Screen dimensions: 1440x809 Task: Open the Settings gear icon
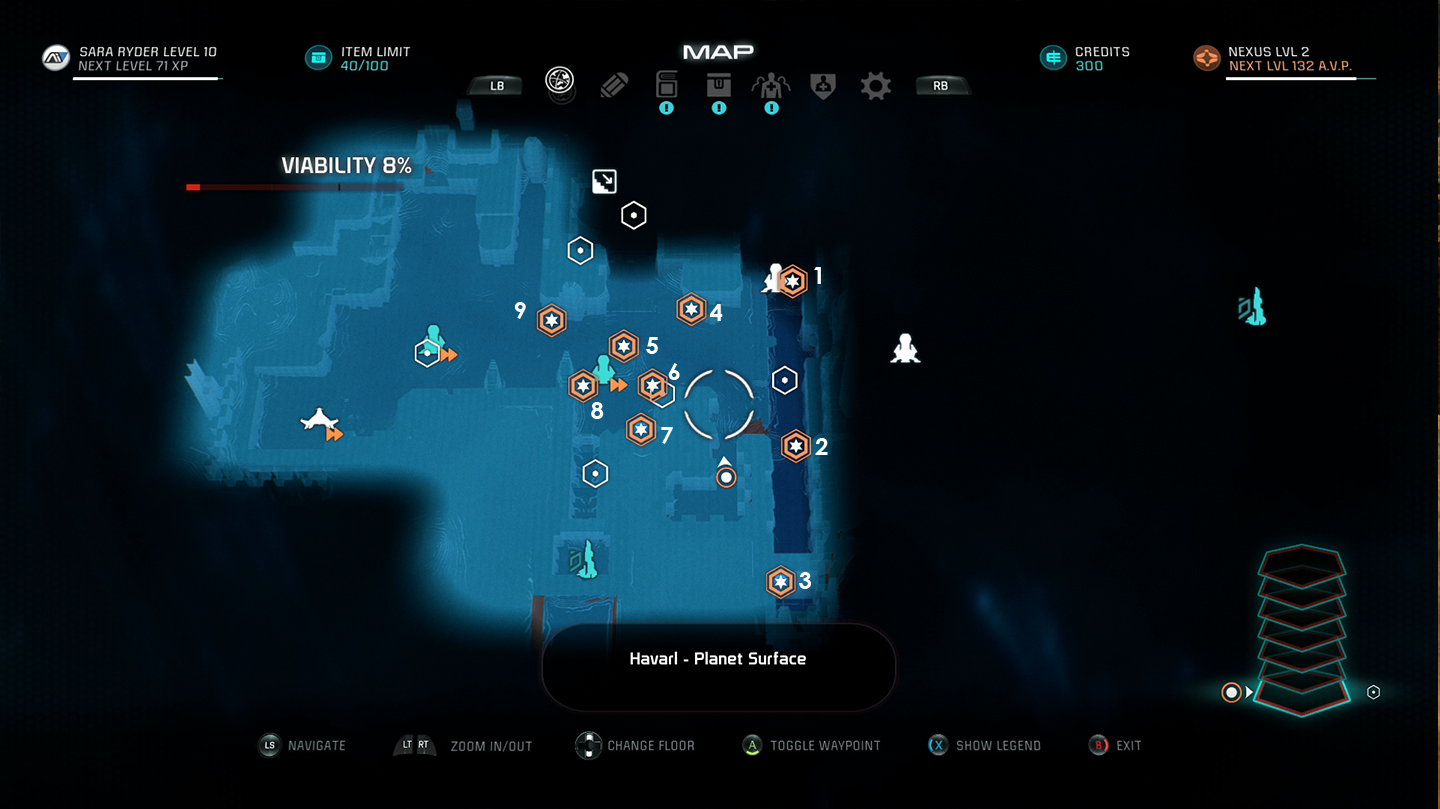click(875, 85)
